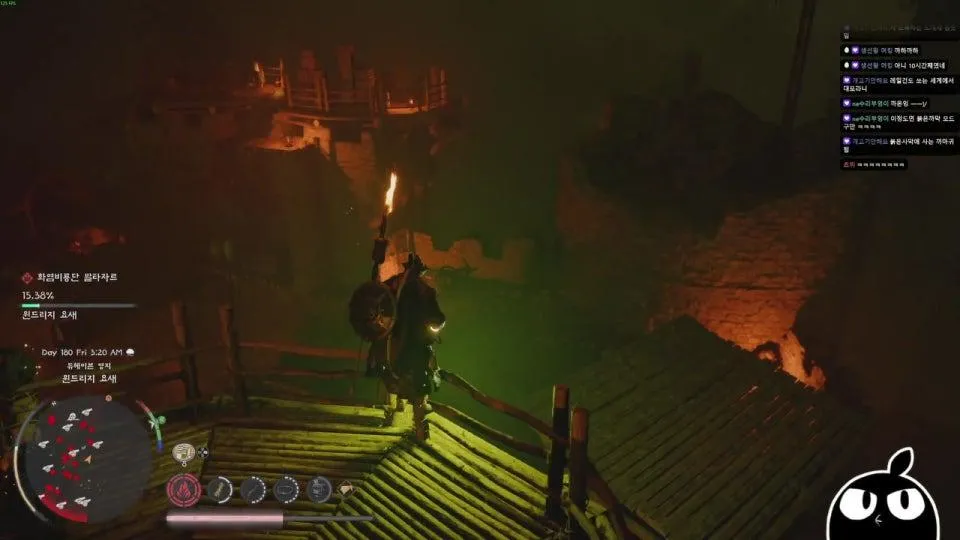Select the diamond-shaped icon ending the skill row

[347, 489]
